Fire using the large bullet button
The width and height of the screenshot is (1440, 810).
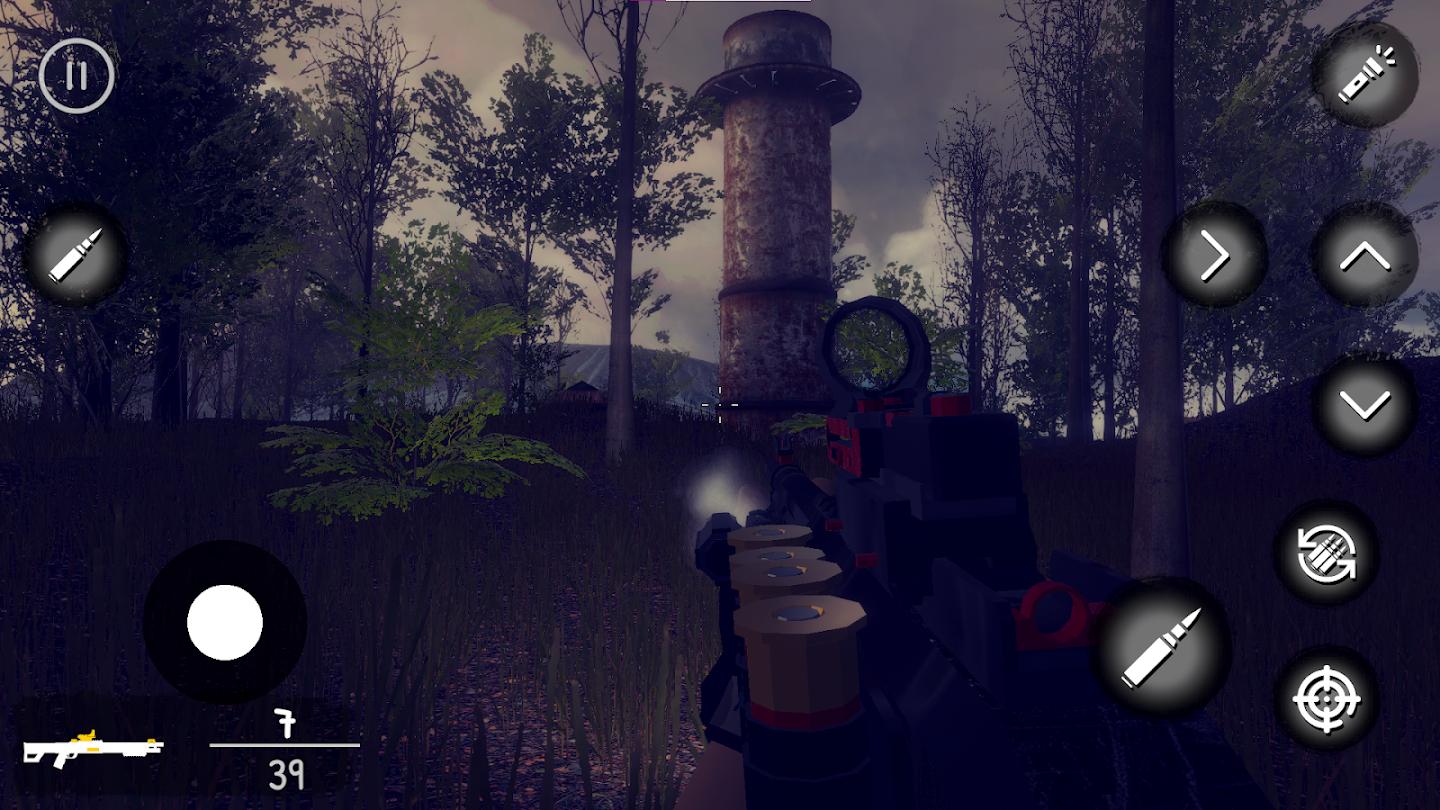(x=1161, y=647)
